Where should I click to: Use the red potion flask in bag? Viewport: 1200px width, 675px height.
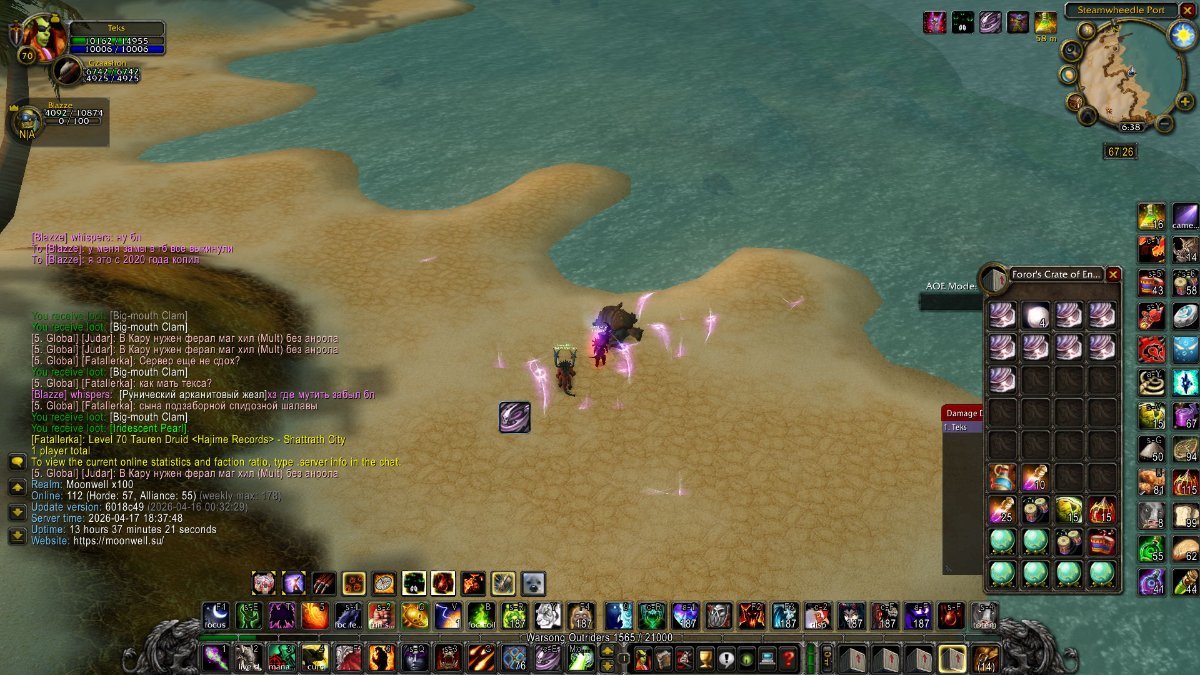pyautogui.click(x=1003, y=477)
